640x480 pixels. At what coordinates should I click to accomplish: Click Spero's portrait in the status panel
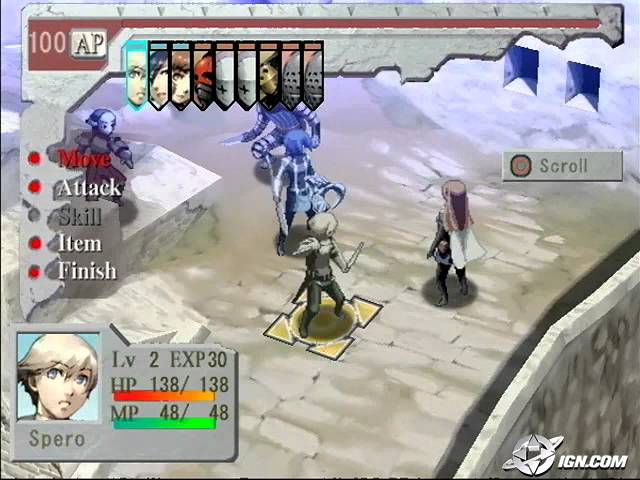click(58, 376)
